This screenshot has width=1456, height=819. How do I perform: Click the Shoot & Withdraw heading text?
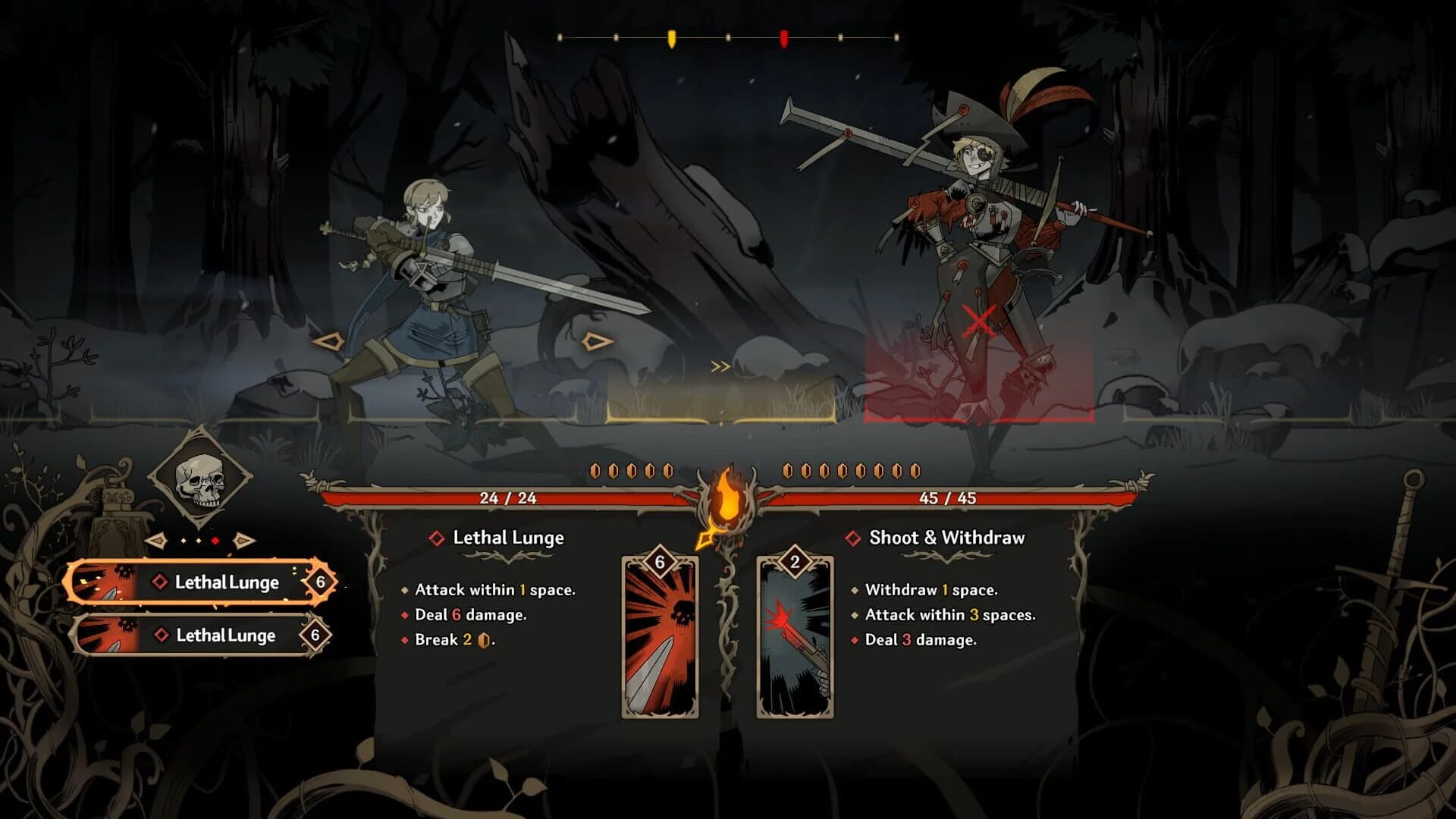pos(946,538)
